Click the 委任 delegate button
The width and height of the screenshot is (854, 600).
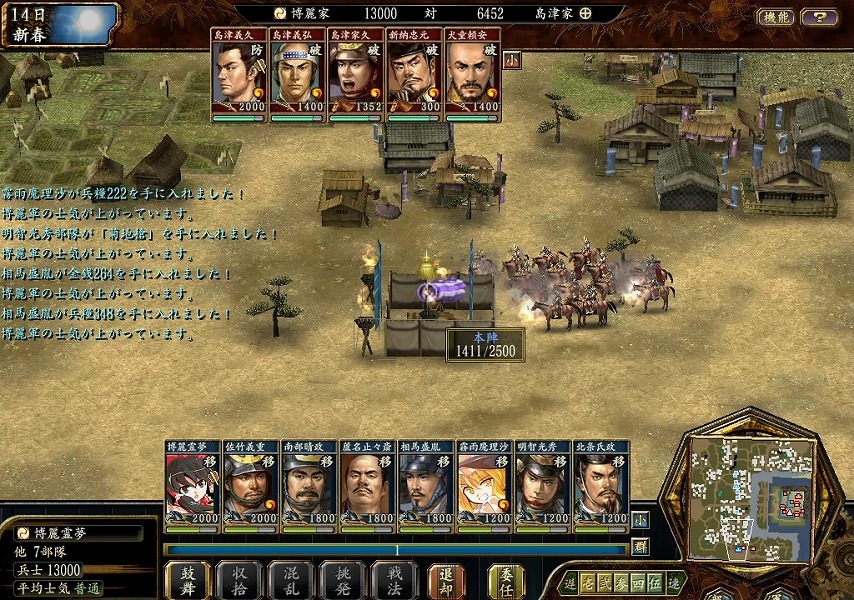[505, 580]
